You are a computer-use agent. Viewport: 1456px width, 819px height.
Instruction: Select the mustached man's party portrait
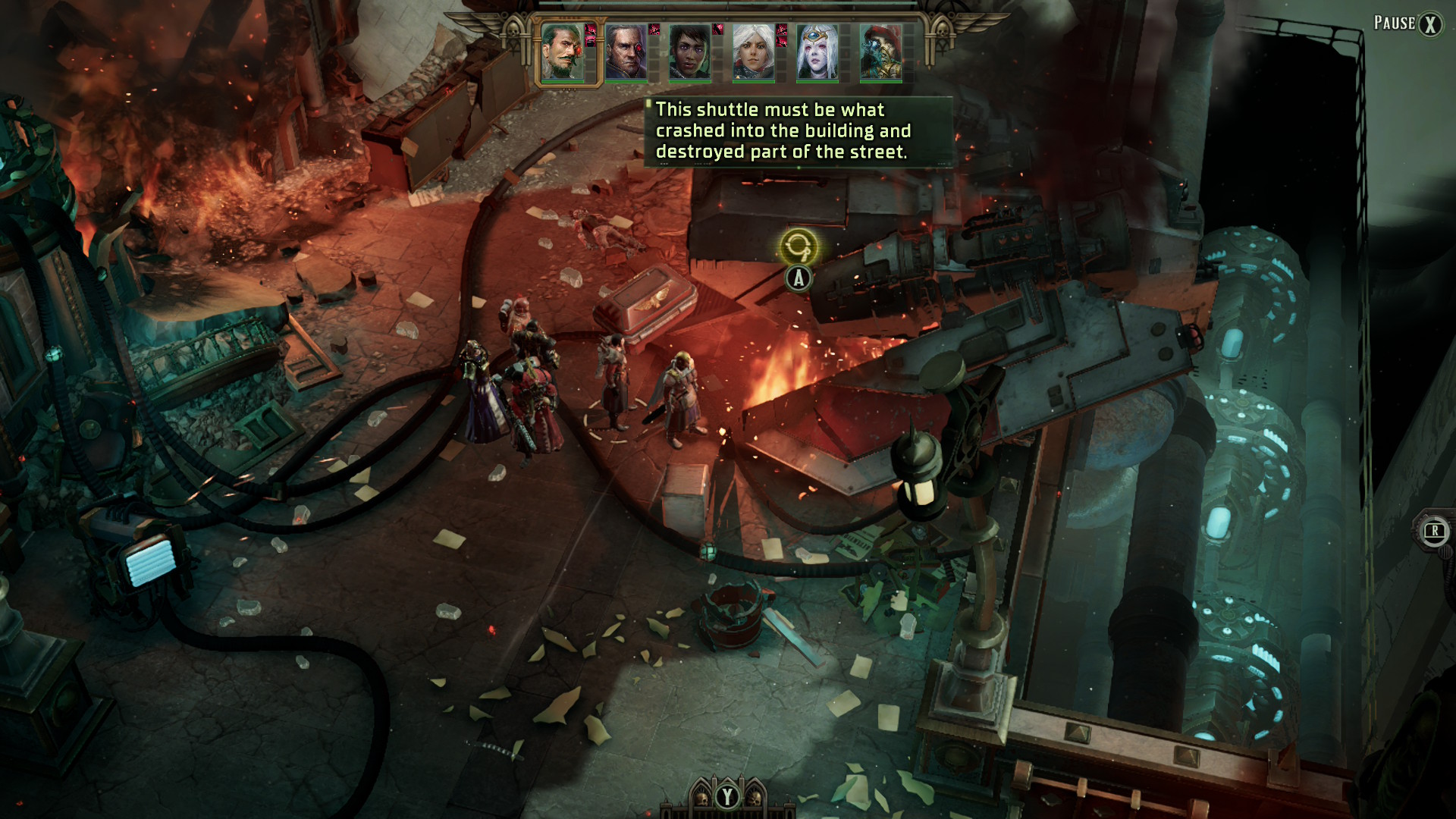click(562, 52)
